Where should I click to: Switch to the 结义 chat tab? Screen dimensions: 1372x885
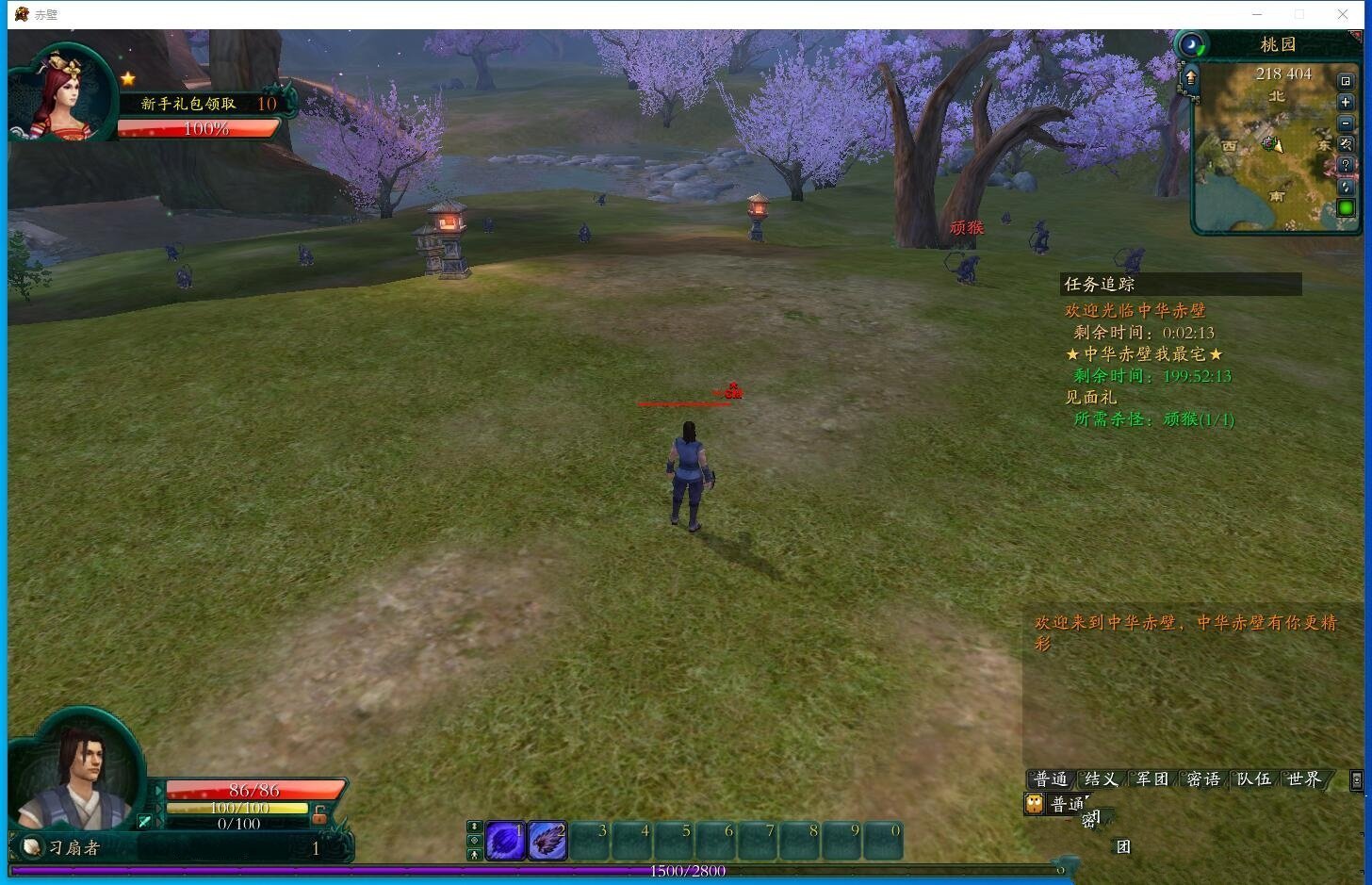click(1101, 779)
